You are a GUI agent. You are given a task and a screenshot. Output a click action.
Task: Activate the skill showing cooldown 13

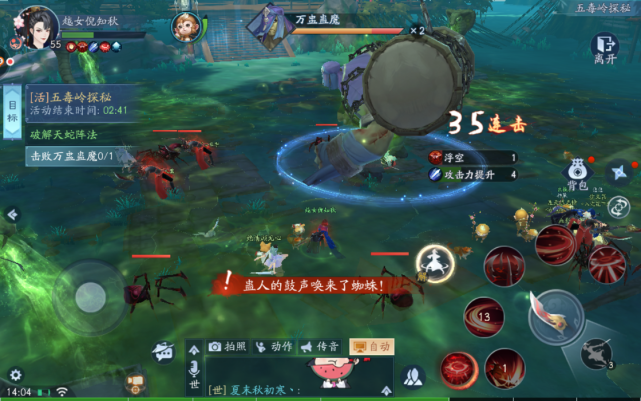coord(485,318)
